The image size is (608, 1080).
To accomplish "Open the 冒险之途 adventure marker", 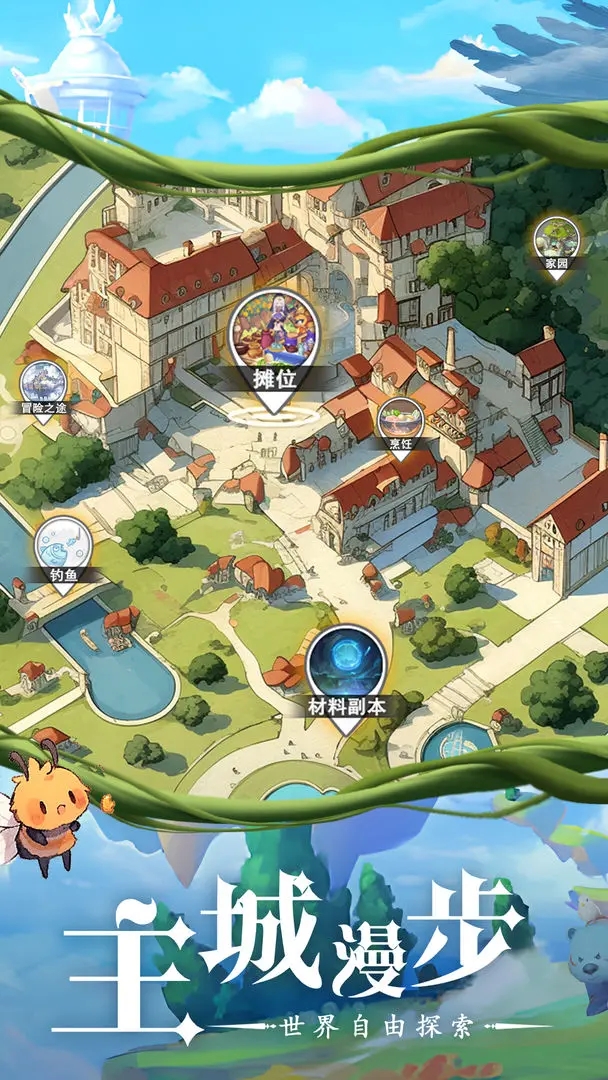I will click(44, 386).
